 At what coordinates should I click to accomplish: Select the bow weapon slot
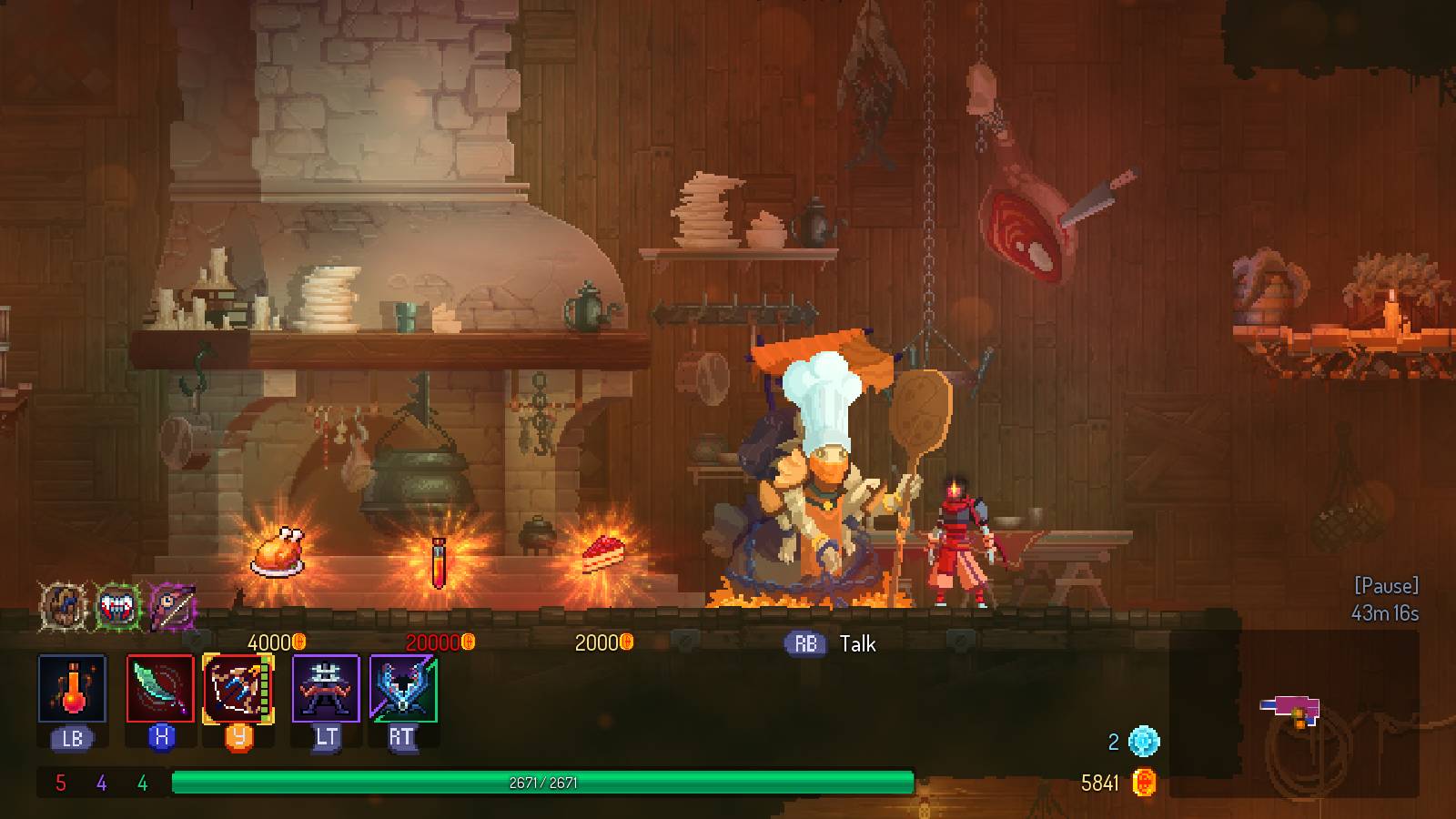(x=238, y=689)
